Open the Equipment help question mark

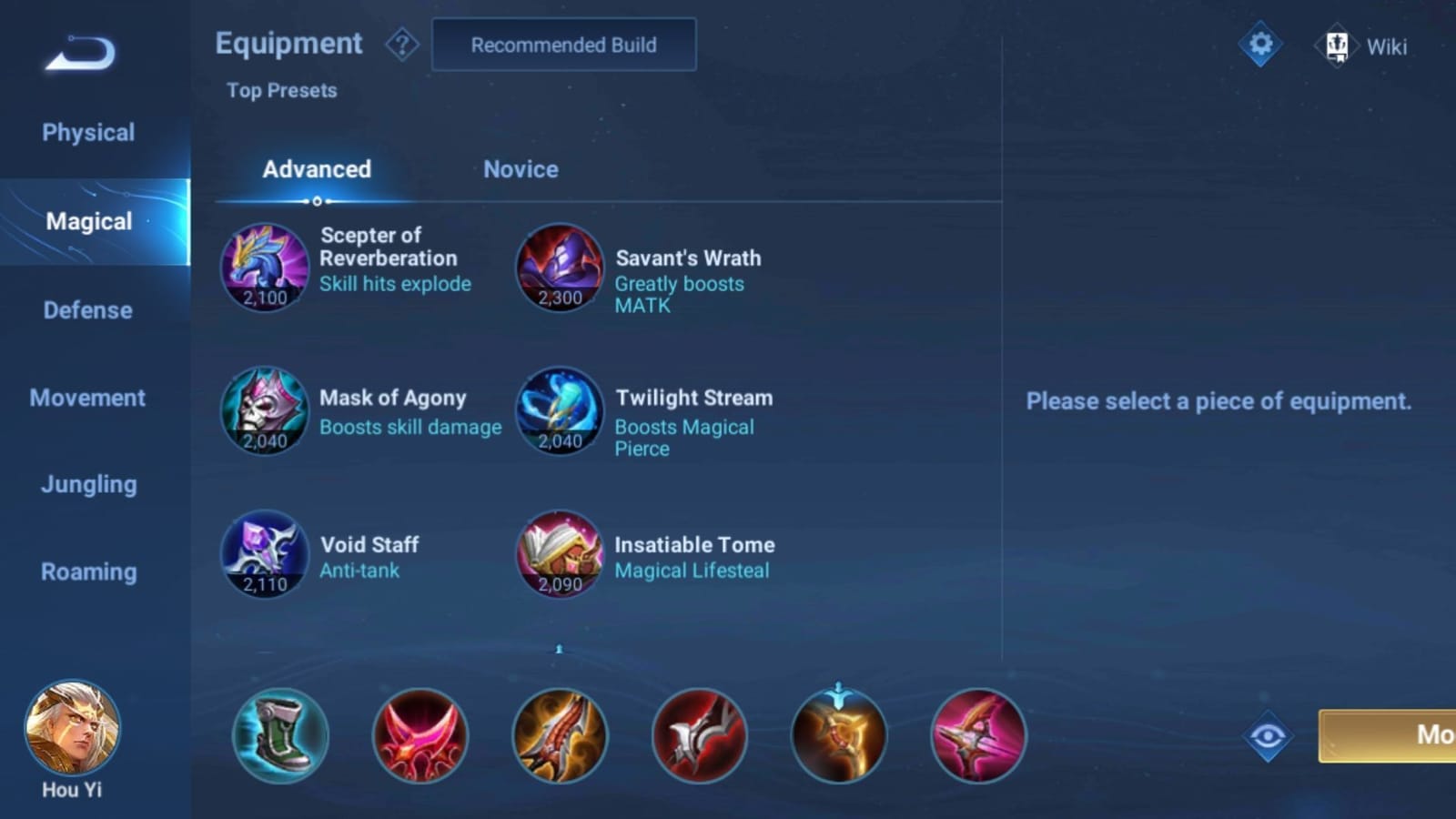pyautogui.click(x=401, y=44)
